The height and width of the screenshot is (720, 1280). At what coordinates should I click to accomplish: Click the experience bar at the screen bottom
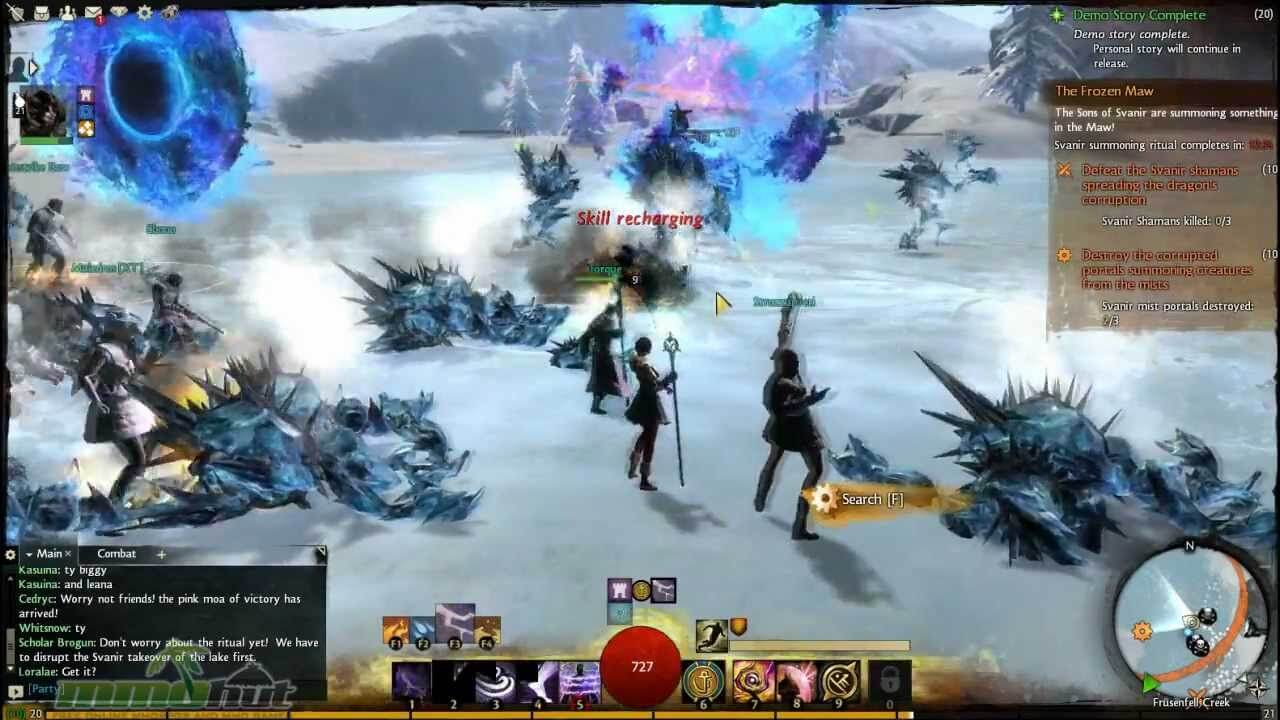640,714
